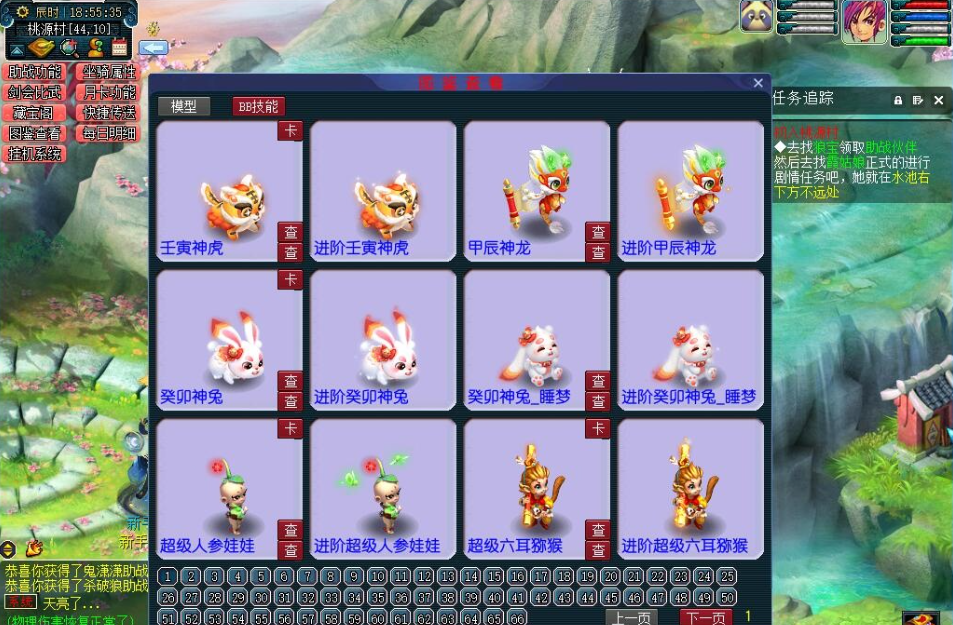Go to next page with 下一页
This screenshot has height=625, width=953.
pos(705,617)
